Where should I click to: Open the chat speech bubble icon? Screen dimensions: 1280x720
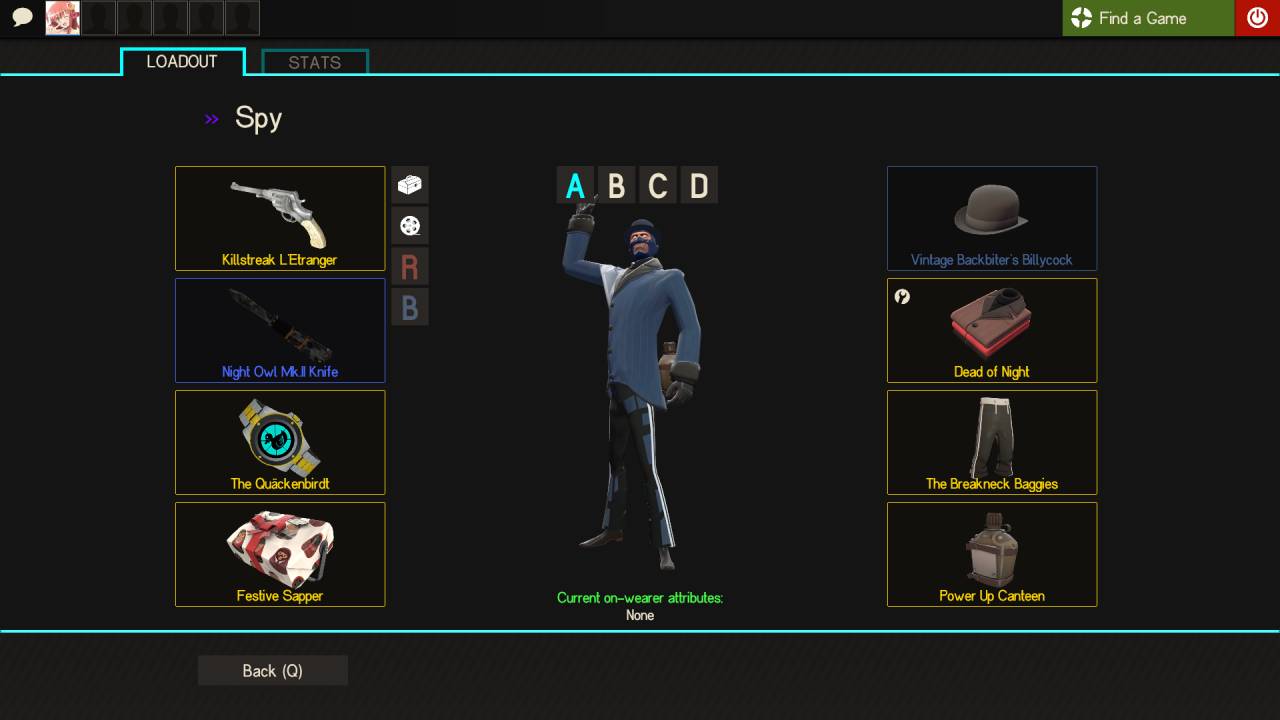point(22,17)
